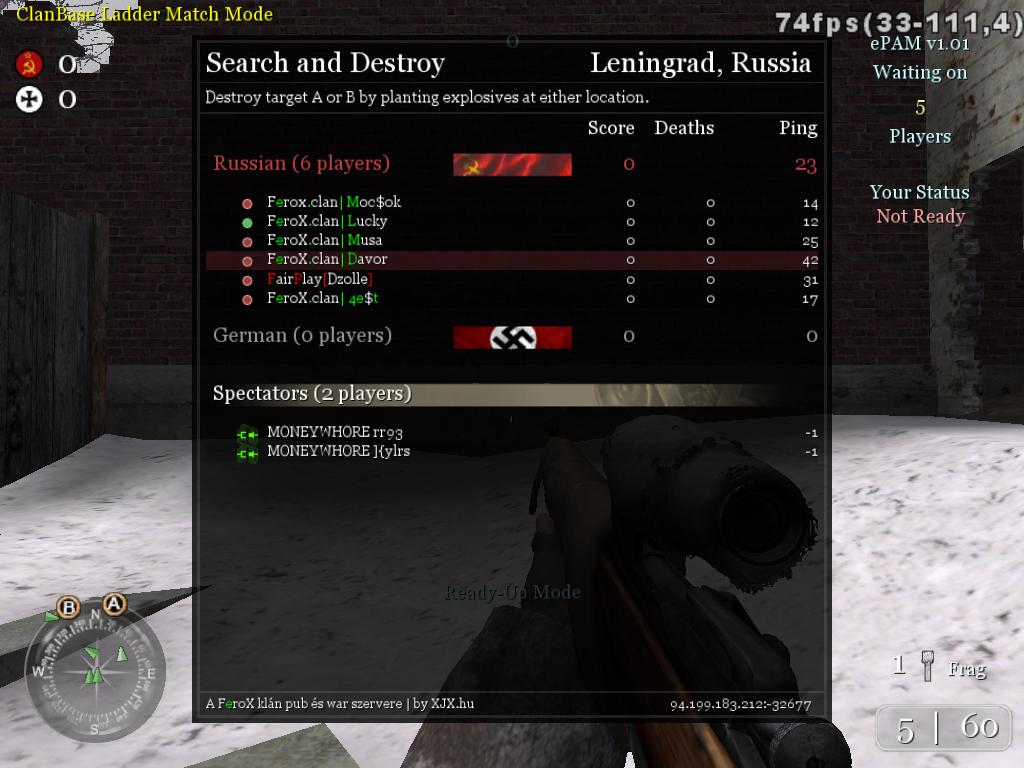This screenshot has height=768, width=1024.
Task: Choose the FeroX.clan|Musa scoreboard row
Action: [324, 240]
